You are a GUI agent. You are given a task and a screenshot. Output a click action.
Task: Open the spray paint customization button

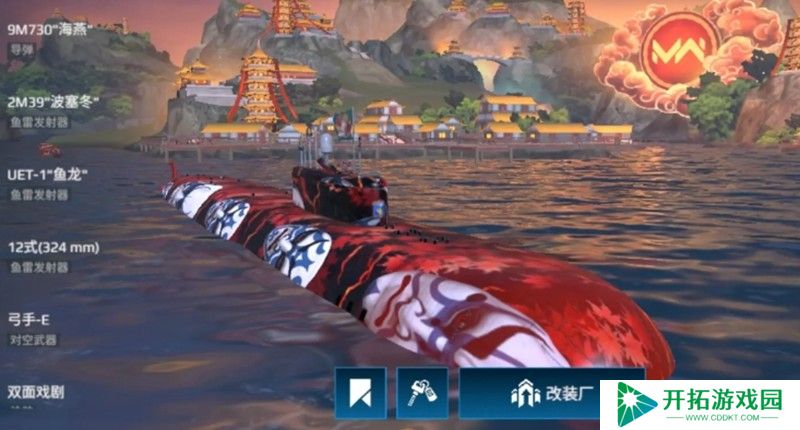tap(422, 393)
